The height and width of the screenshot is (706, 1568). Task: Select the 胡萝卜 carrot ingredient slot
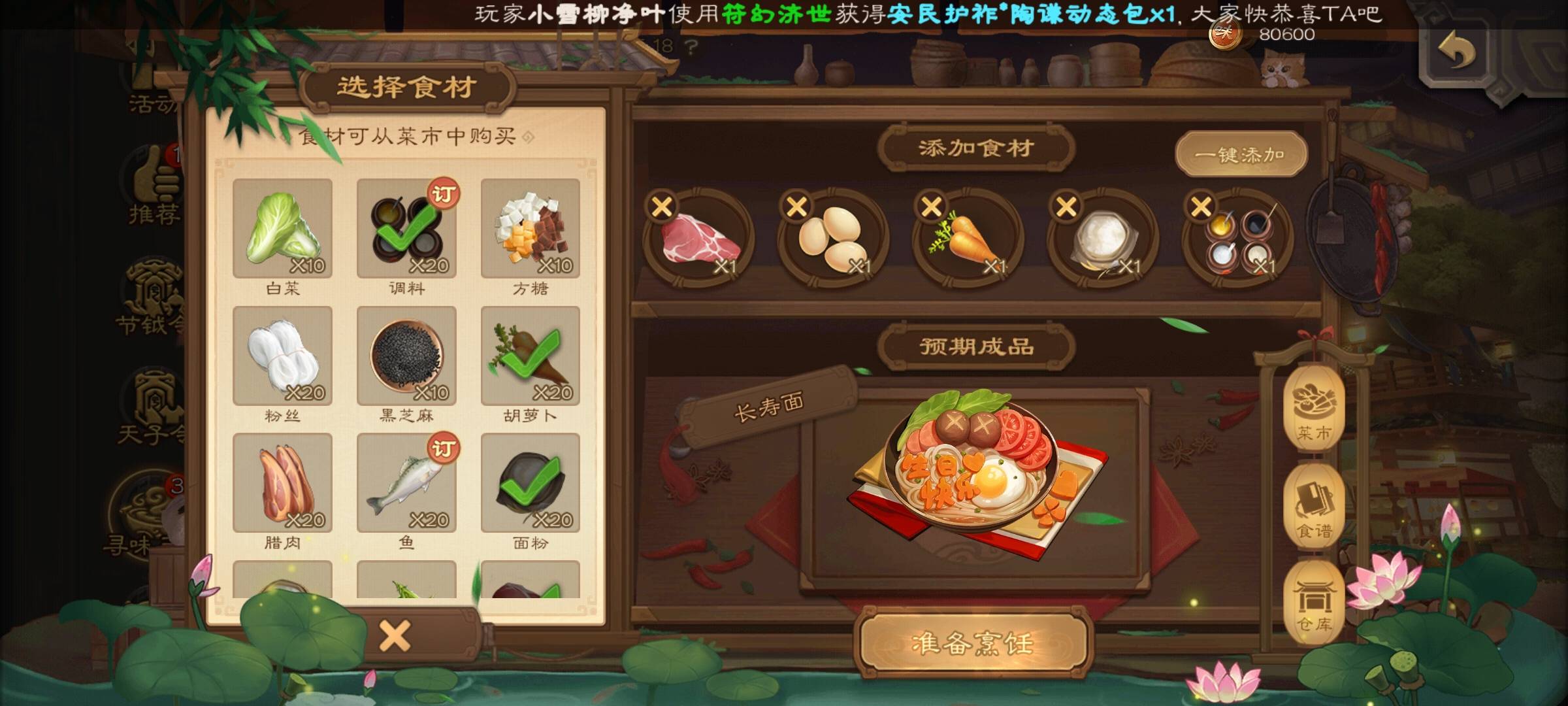530,356
